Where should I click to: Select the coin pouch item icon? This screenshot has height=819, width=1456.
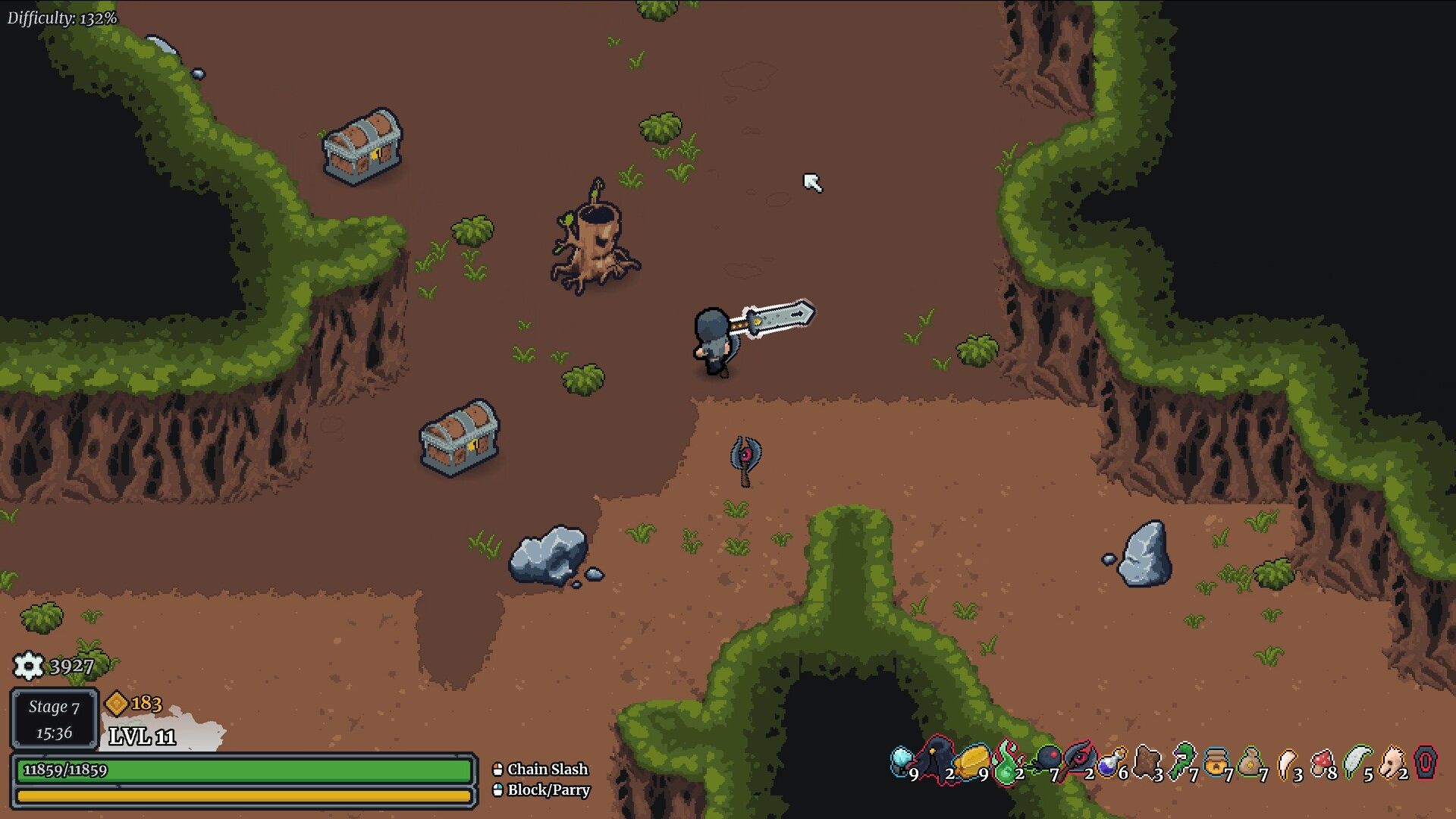(1250, 761)
